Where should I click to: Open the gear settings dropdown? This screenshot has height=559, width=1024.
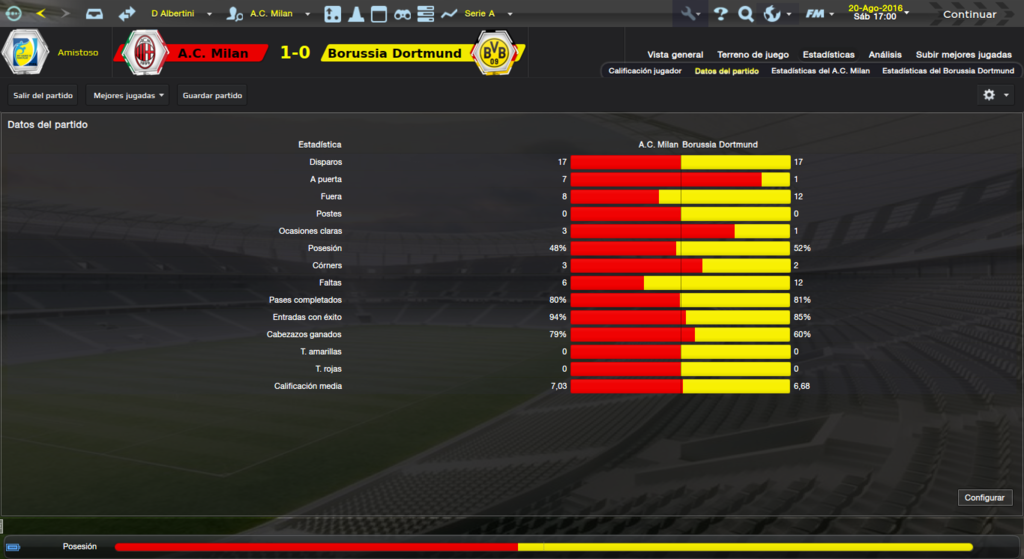click(x=994, y=95)
